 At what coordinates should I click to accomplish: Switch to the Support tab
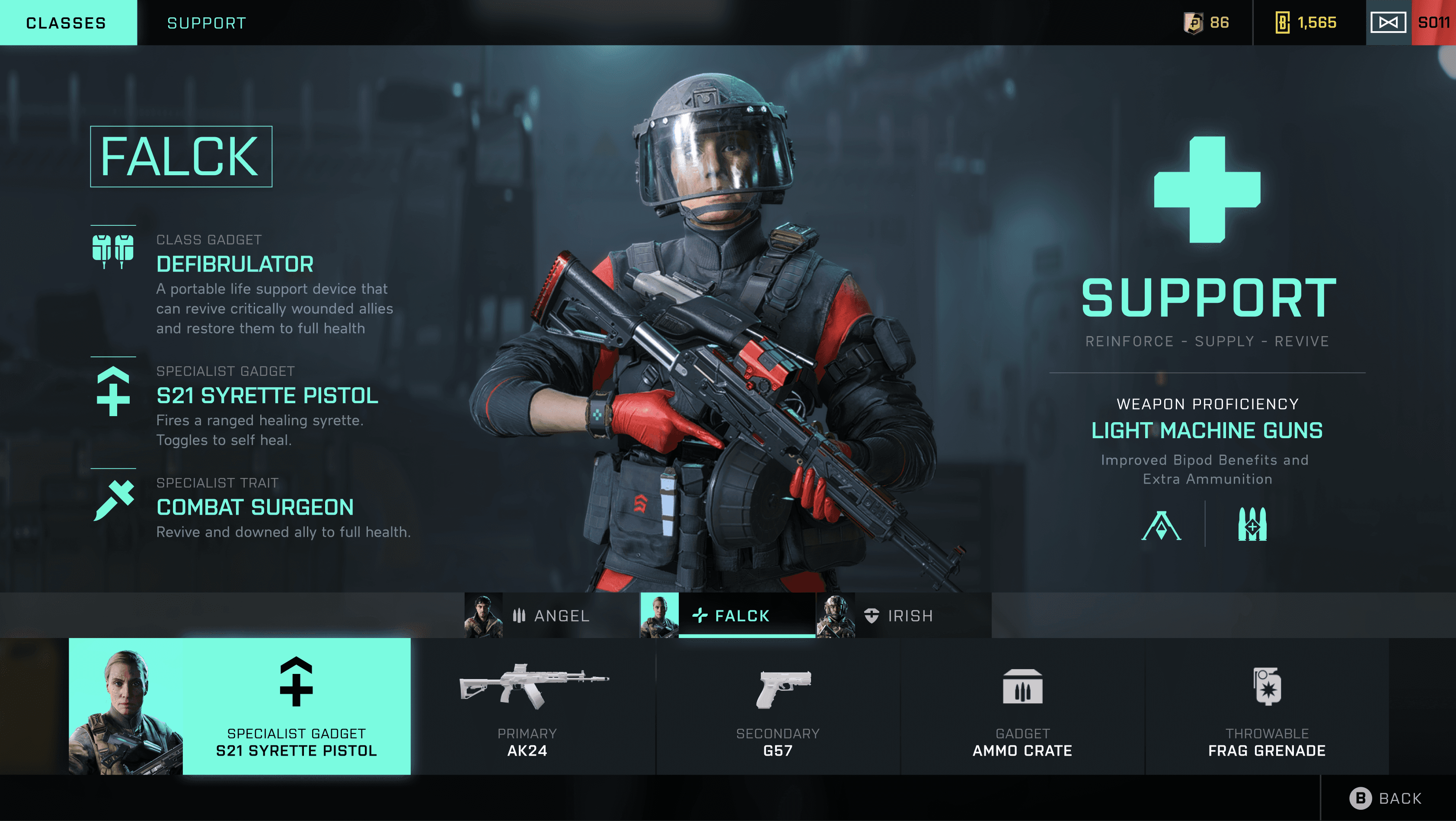pos(206,22)
